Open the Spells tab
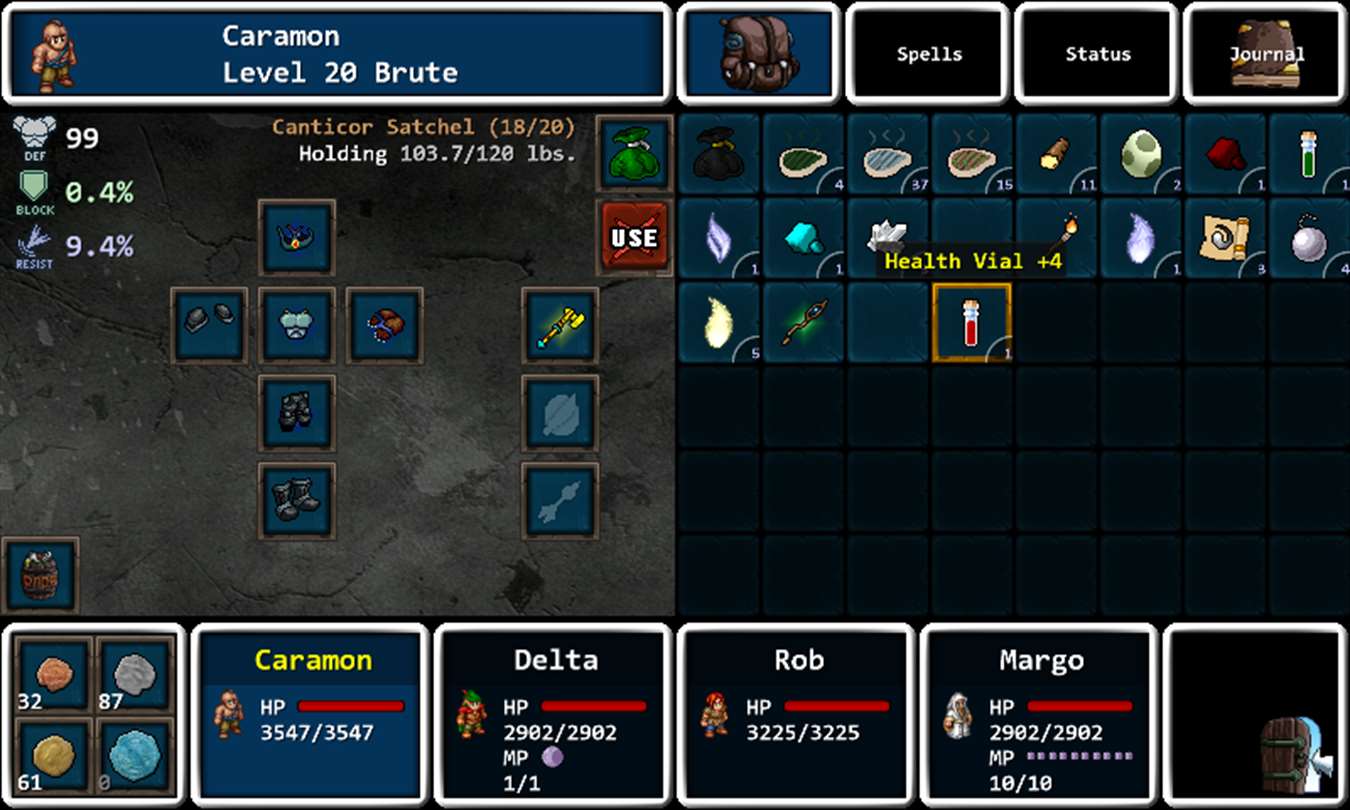Screen dimensions: 1350x810 [928, 54]
